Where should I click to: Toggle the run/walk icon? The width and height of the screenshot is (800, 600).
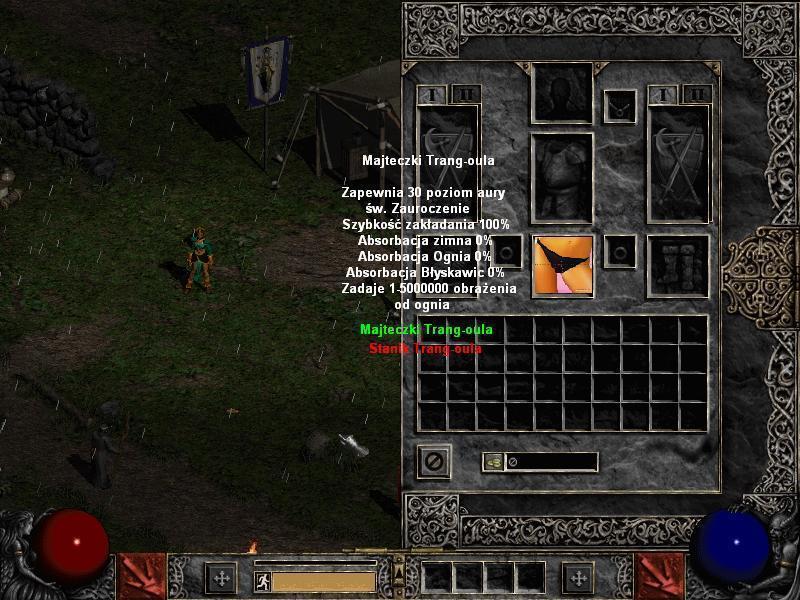tap(260, 579)
